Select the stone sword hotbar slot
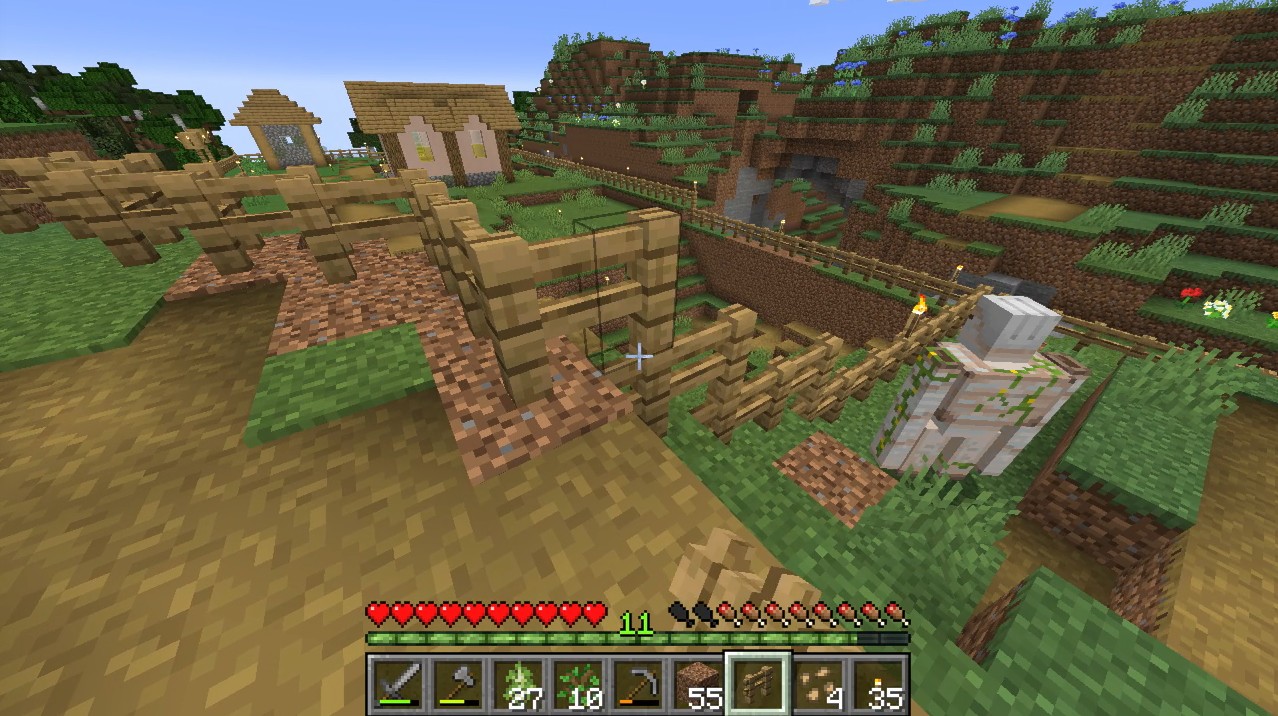The image size is (1278, 716). click(x=398, y=685)
